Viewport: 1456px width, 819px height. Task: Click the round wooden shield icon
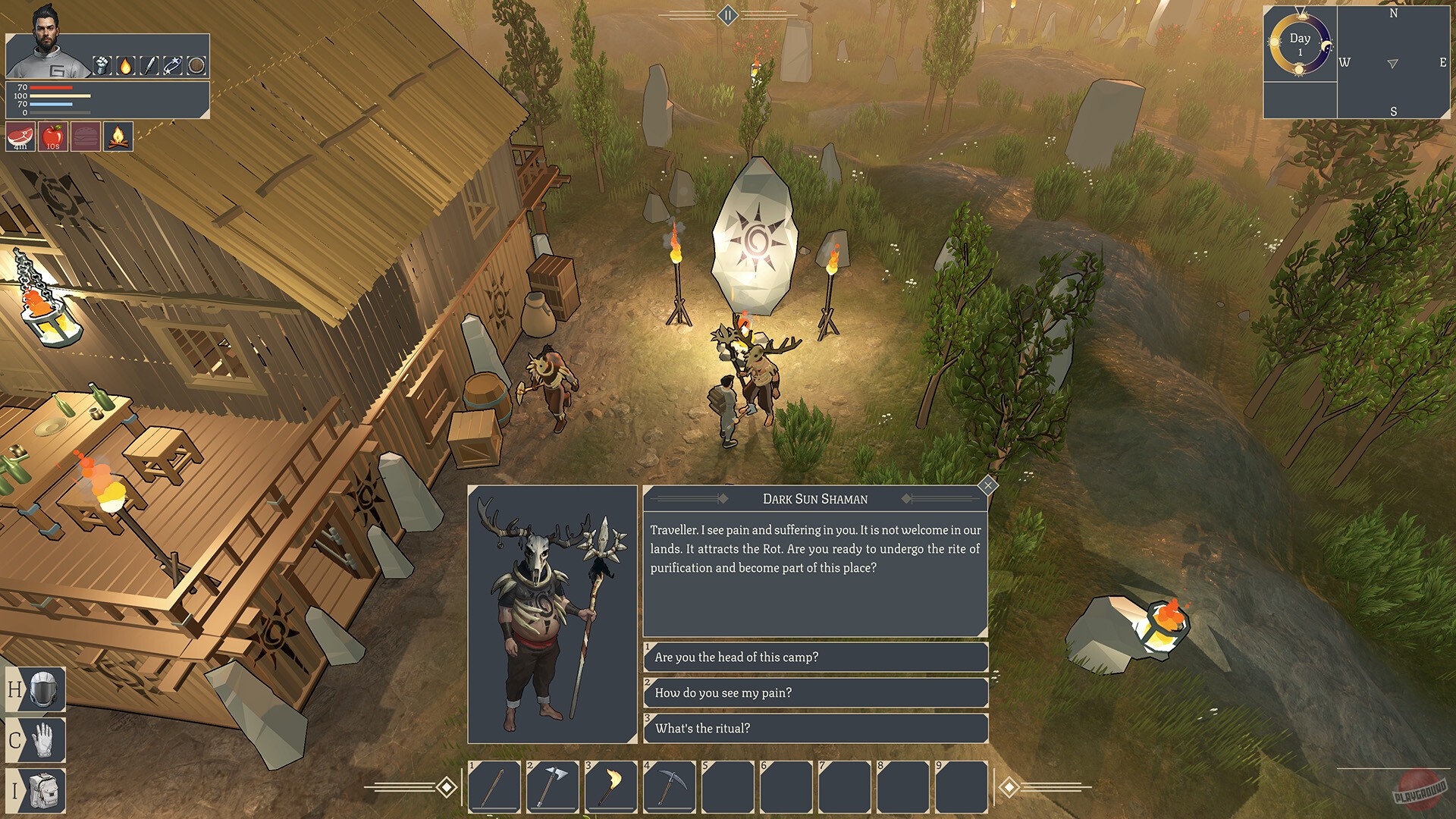tap(196, 66)
